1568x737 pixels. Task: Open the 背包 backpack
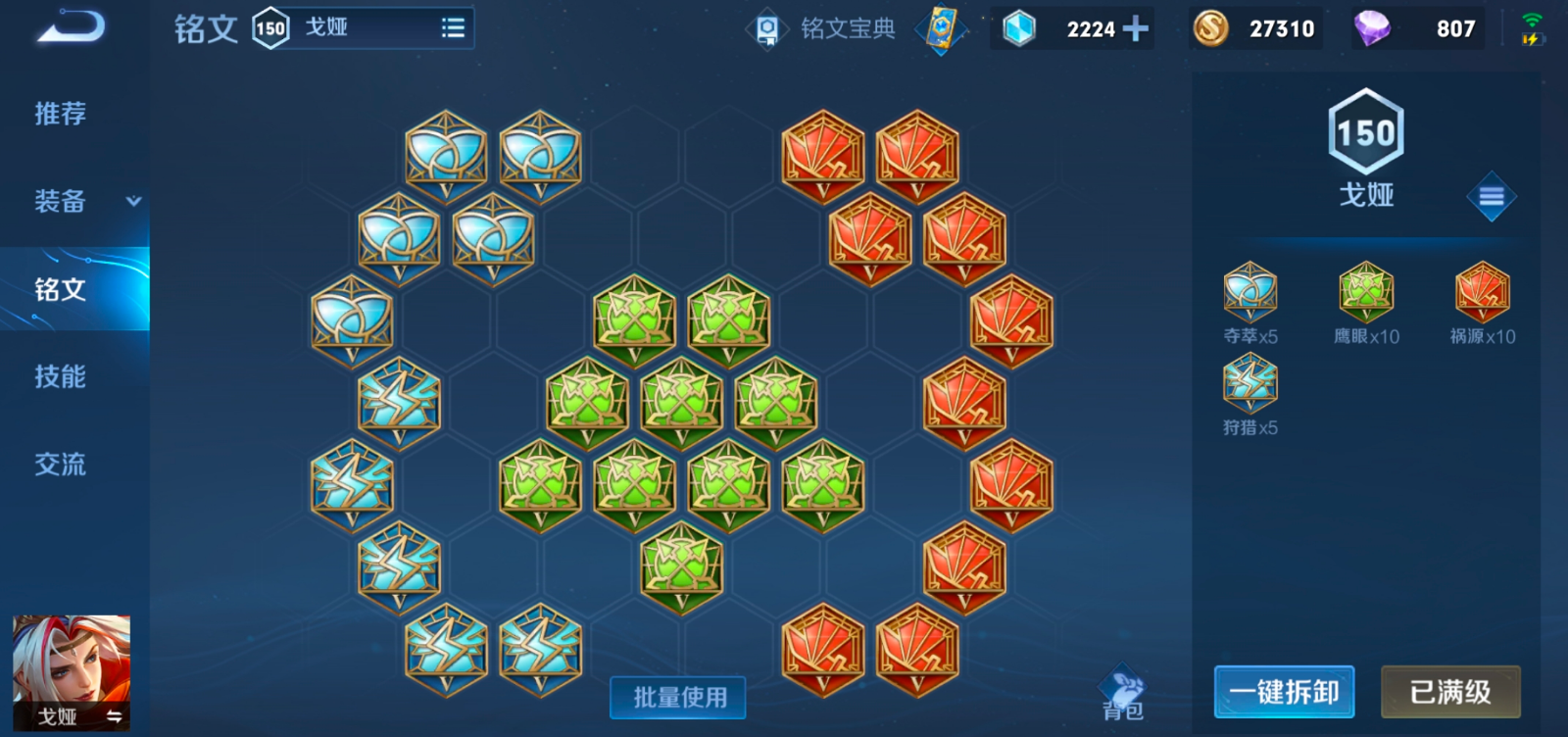(1123, 694)
